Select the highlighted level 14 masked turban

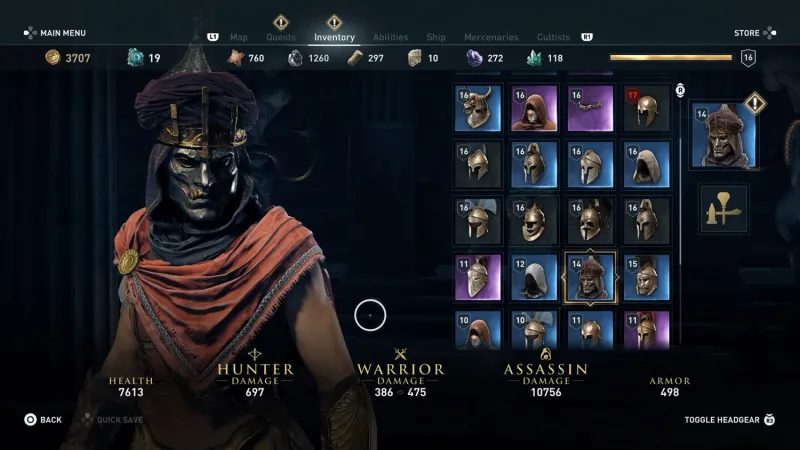pos(590,277)
